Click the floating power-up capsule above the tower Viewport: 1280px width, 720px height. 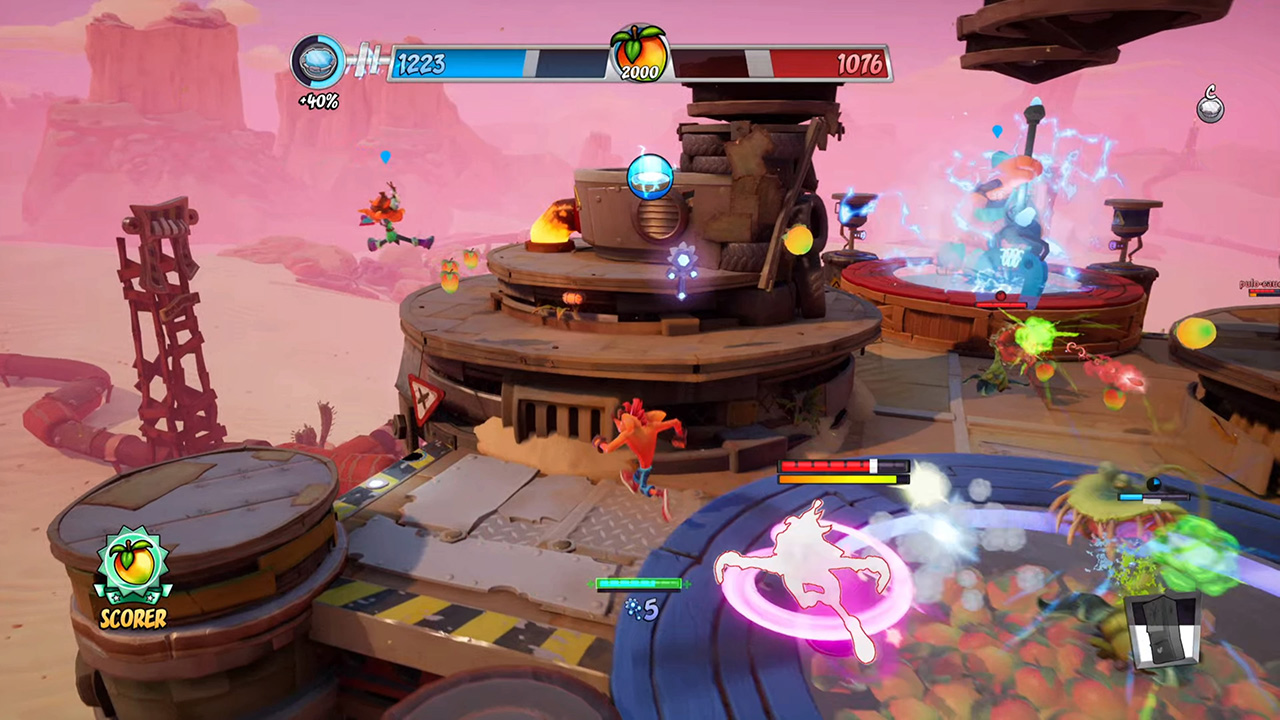(651, 177)
